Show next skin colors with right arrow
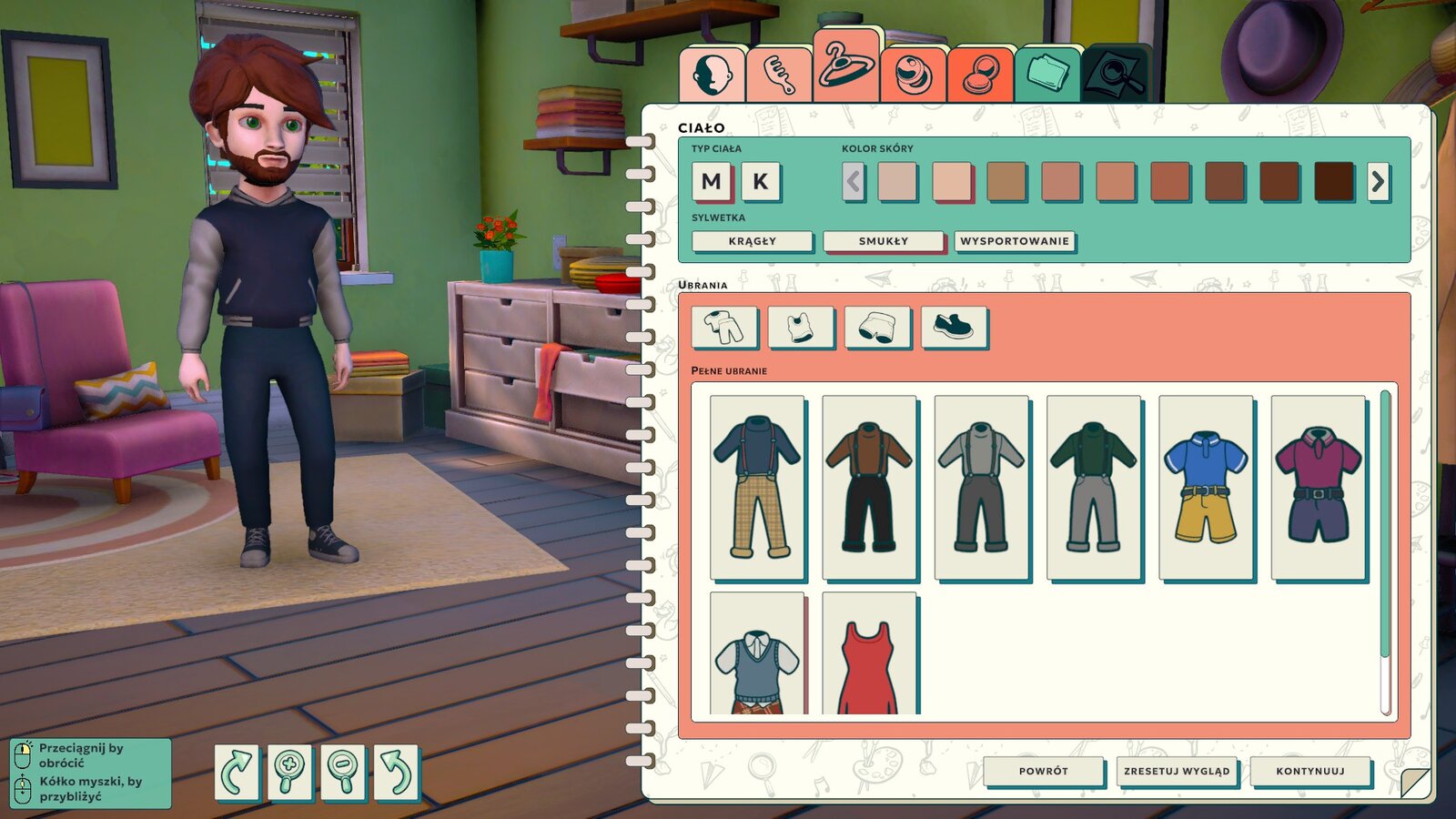This screenshot has height=819, width=1456. 1378,182
